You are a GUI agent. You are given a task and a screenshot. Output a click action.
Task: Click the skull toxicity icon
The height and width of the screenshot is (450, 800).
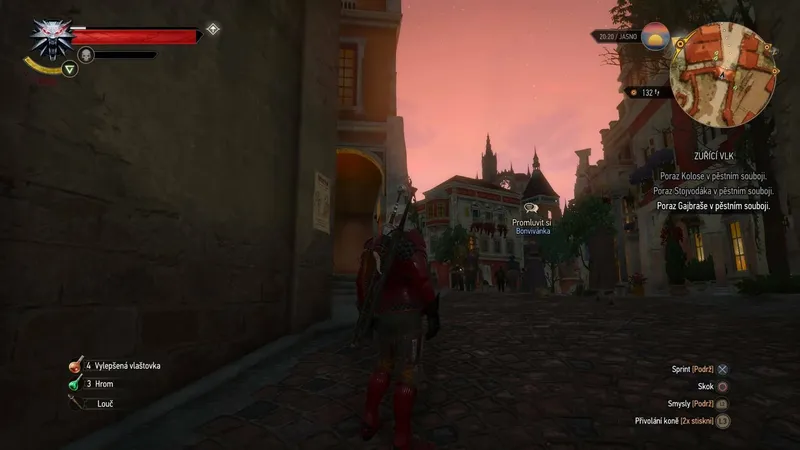(x=86, y=54)
